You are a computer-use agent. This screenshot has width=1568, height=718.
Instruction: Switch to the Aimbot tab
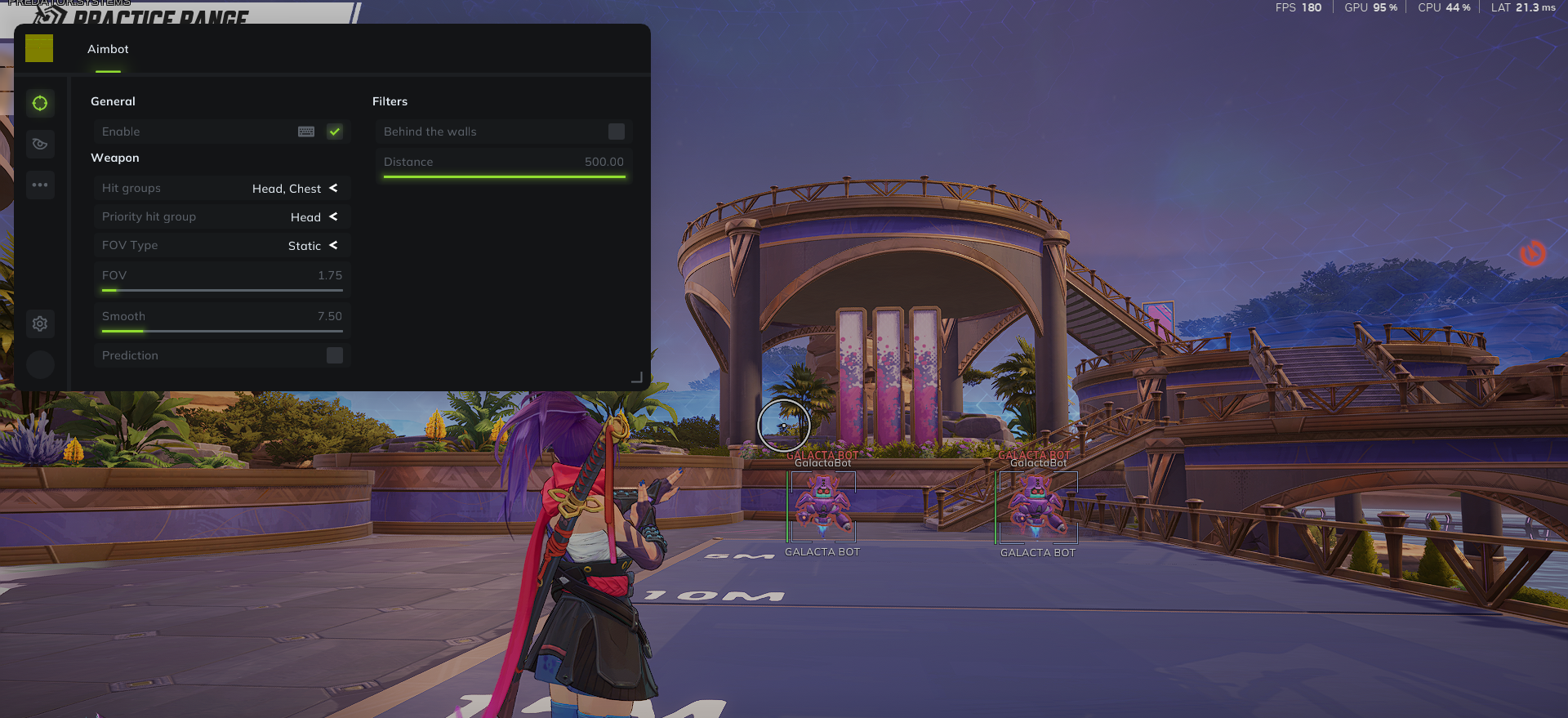(108, 50)
